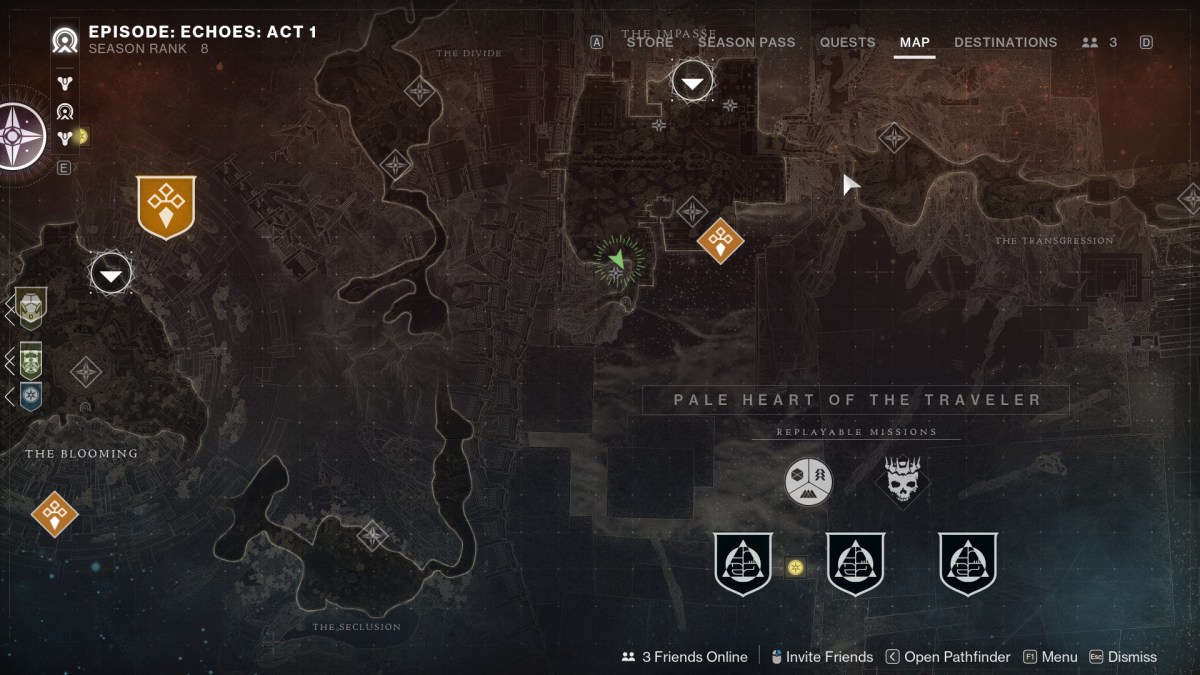Select the activity marker in The Seclusion
Screen dimensions: 1200x675
[373, 535]
